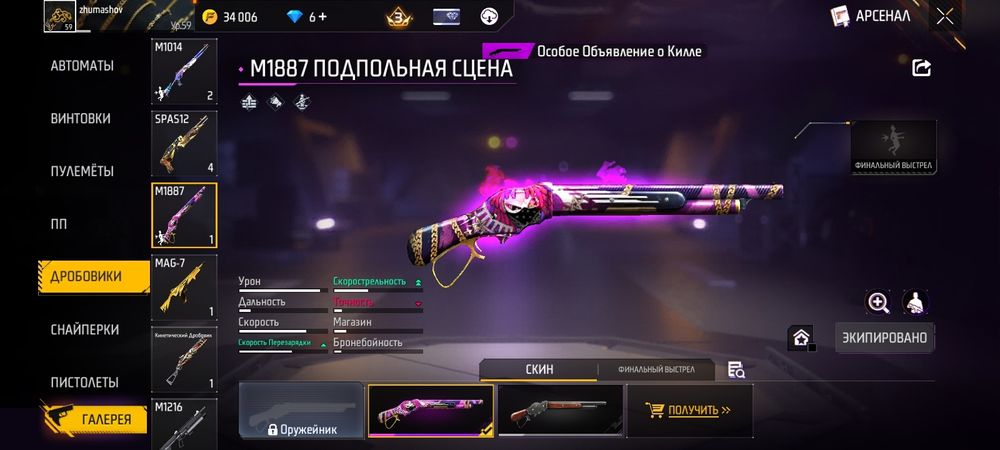This screenshot has height=450, width=1000.
Task: Open the Галерея gallery
Action: point(93,419)
